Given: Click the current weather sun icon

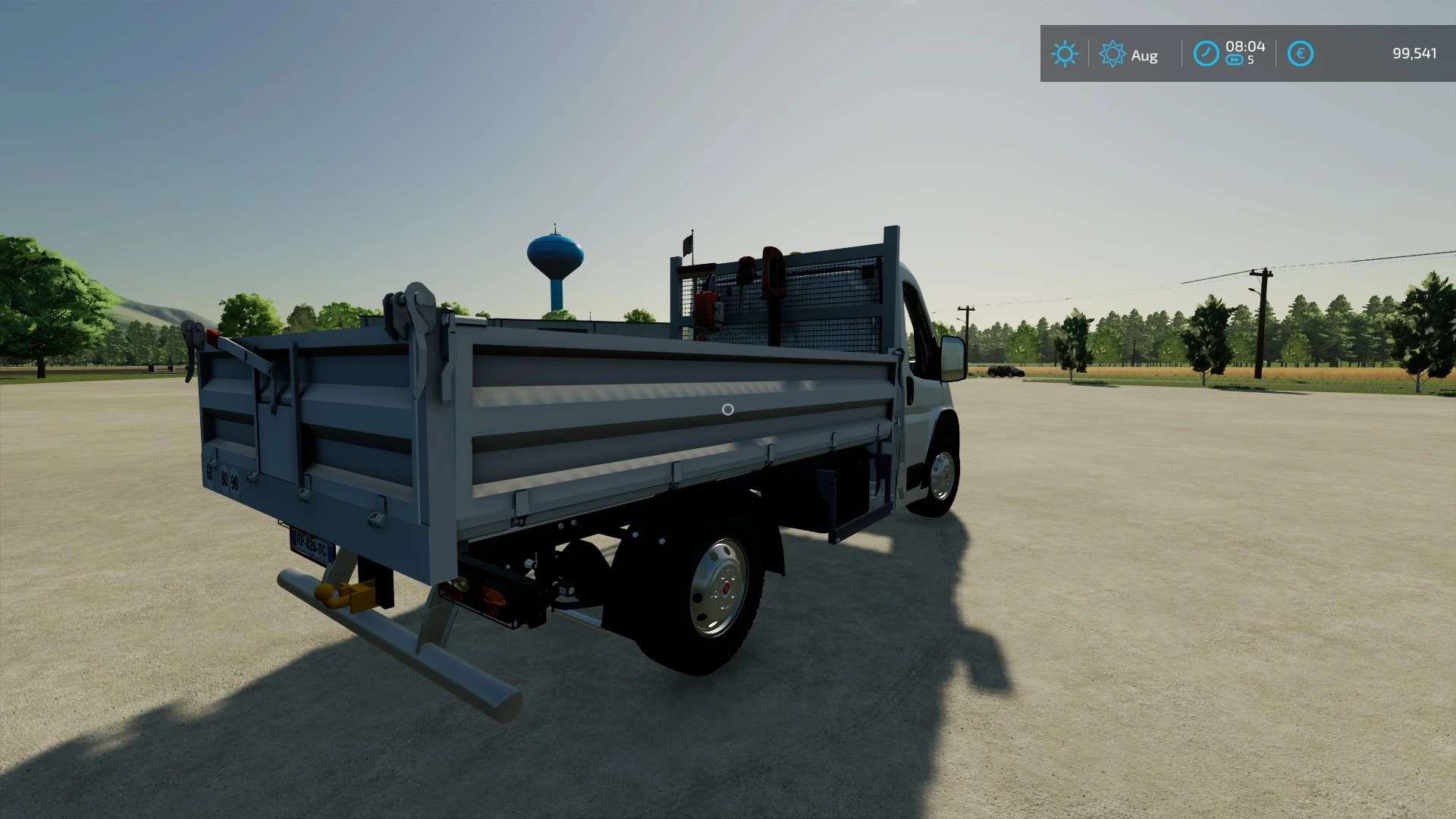Looking at the screenshot, I should 1065,54.
